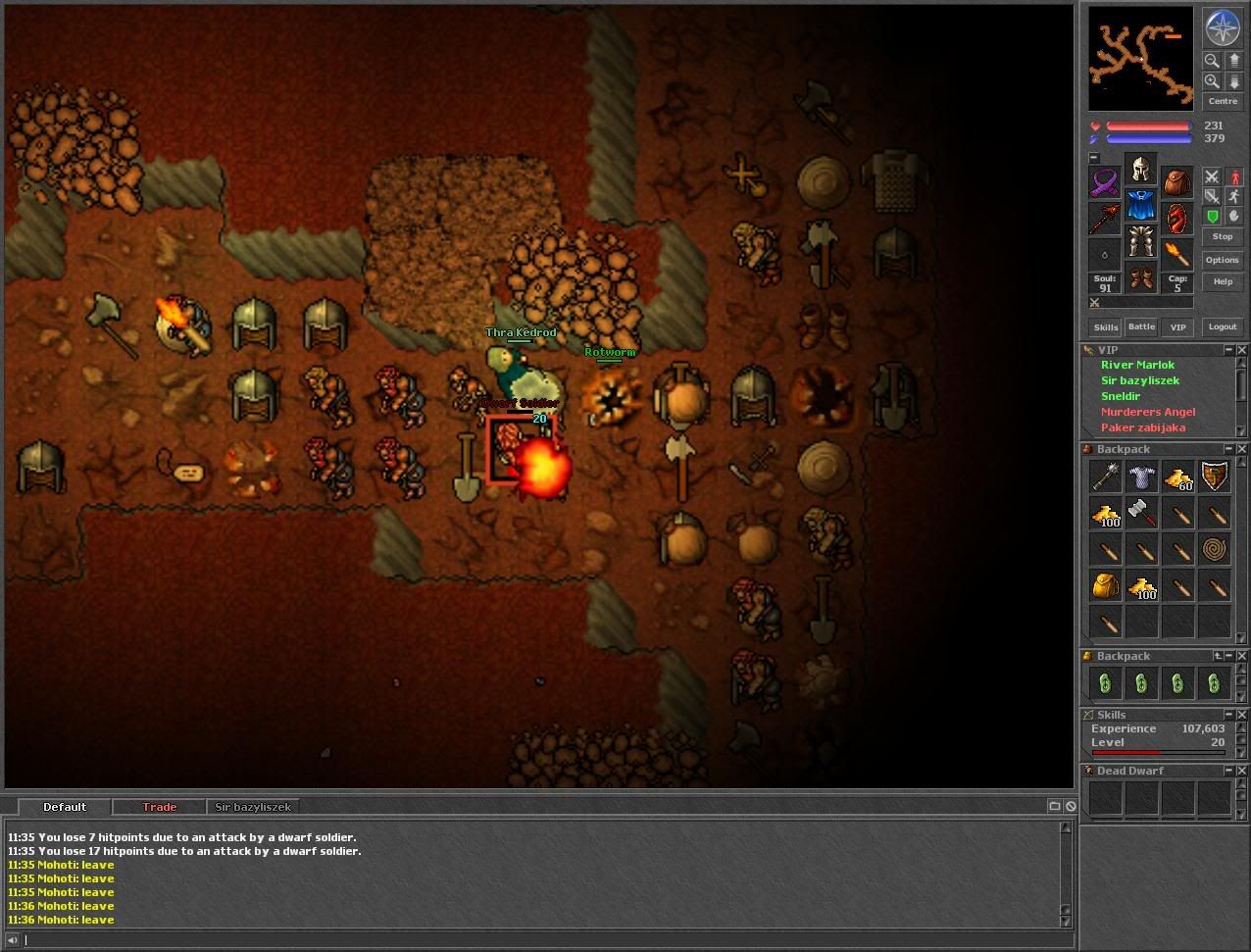Zoom in on the minimap
Image resolution: width=1251 pixels, height=952 pixels.
1212,81
